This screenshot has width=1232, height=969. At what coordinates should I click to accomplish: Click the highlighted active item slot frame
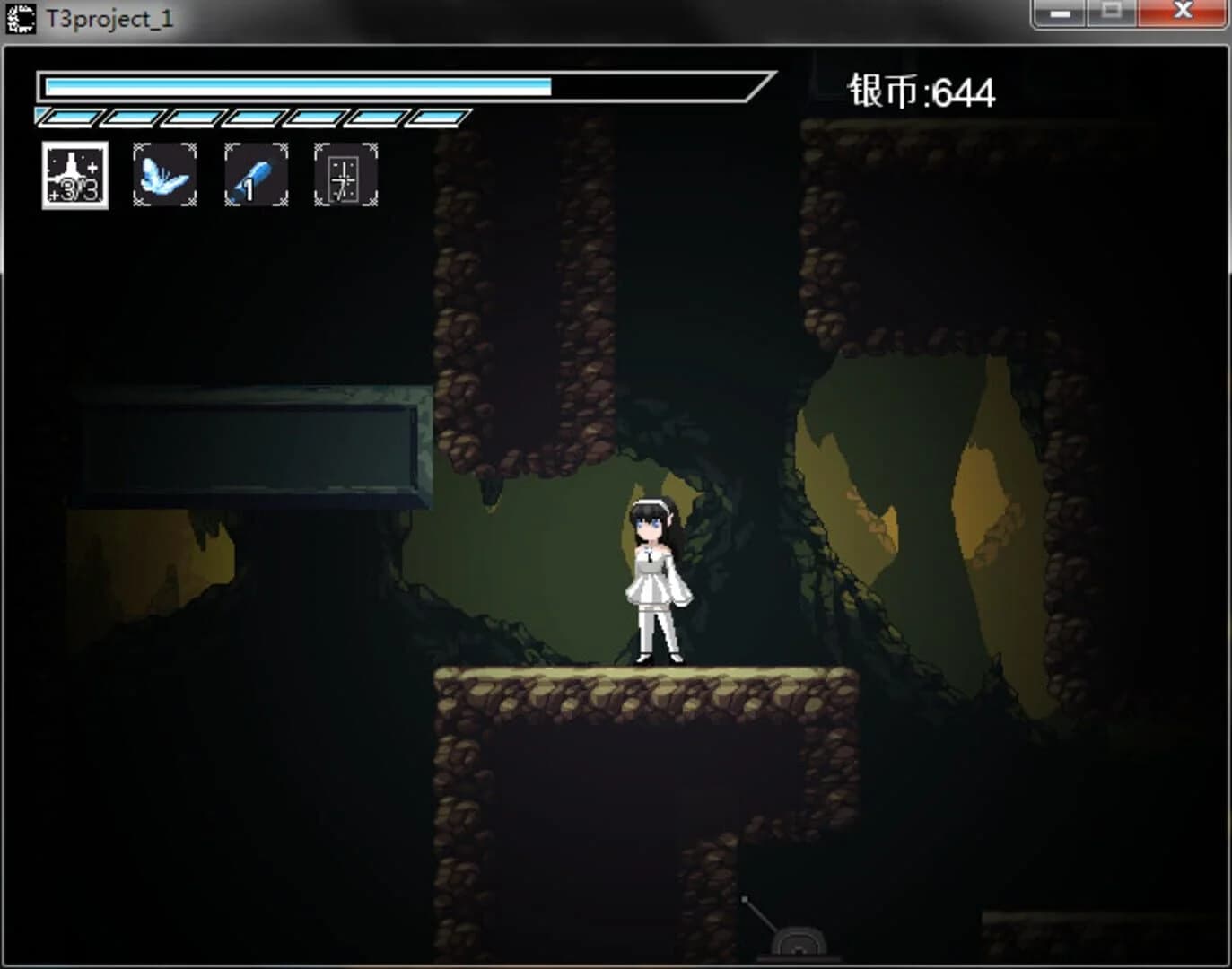(x=75, y=176)
